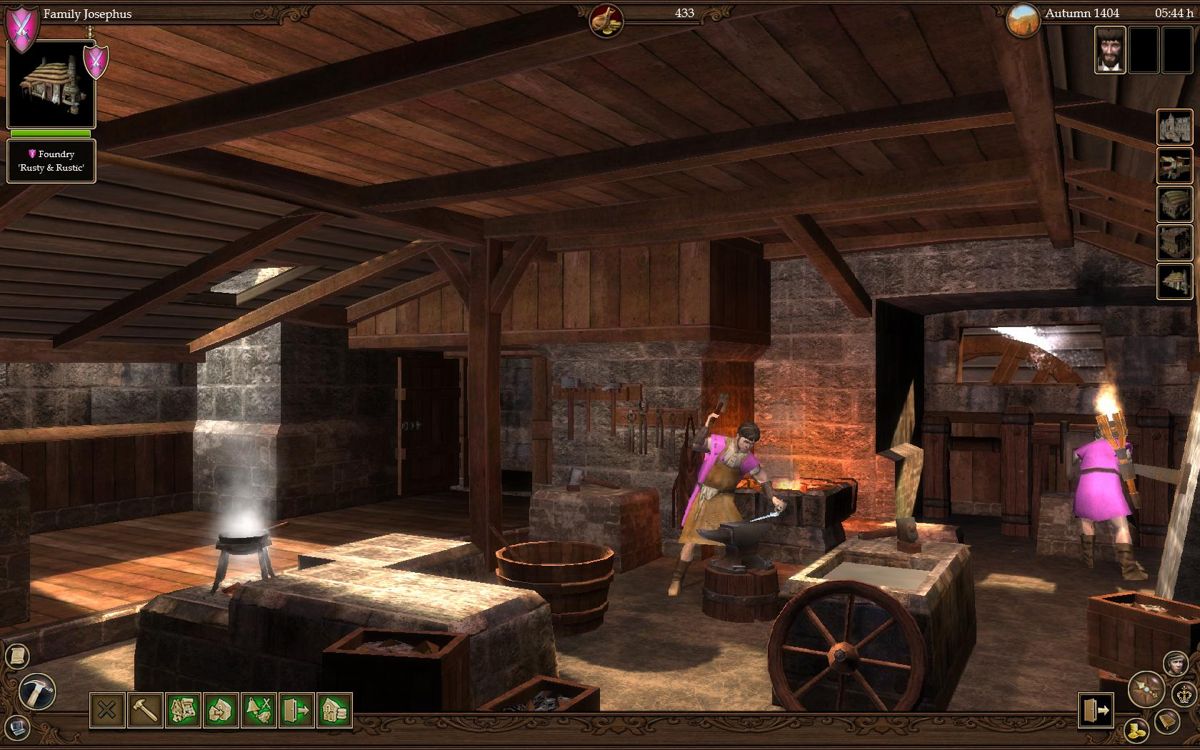Click the roast food icon in top bar
The height and width of the screenshot is (750, 1200).
click(x=606, y=18)
